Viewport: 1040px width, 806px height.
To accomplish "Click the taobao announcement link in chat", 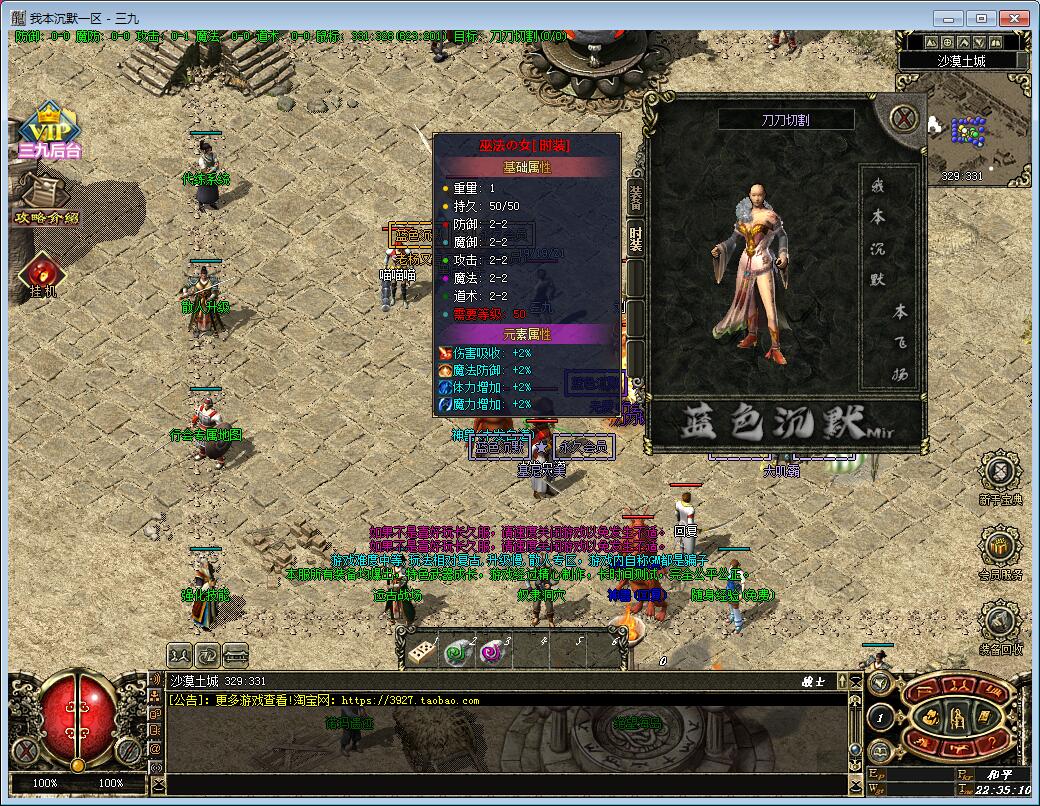I will (410, 701).
